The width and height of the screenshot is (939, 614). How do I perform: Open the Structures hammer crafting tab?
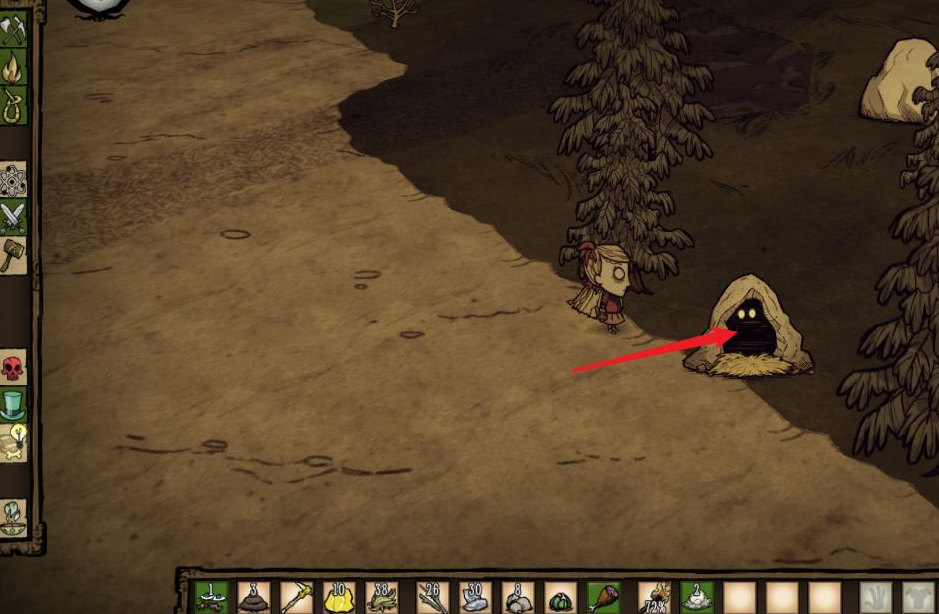point(13,254)
